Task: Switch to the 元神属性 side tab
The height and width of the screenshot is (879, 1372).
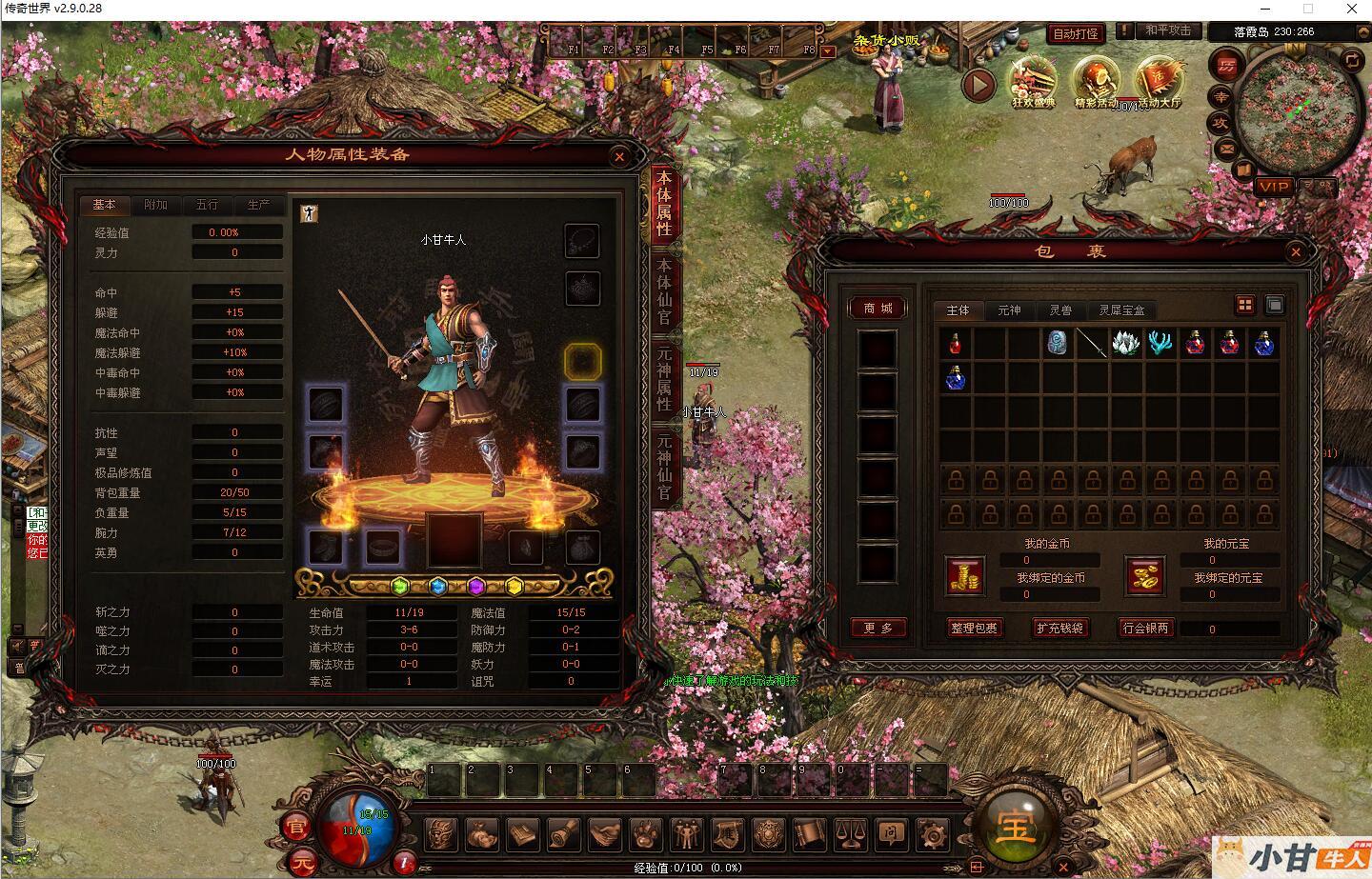Action: pos(663,379)
